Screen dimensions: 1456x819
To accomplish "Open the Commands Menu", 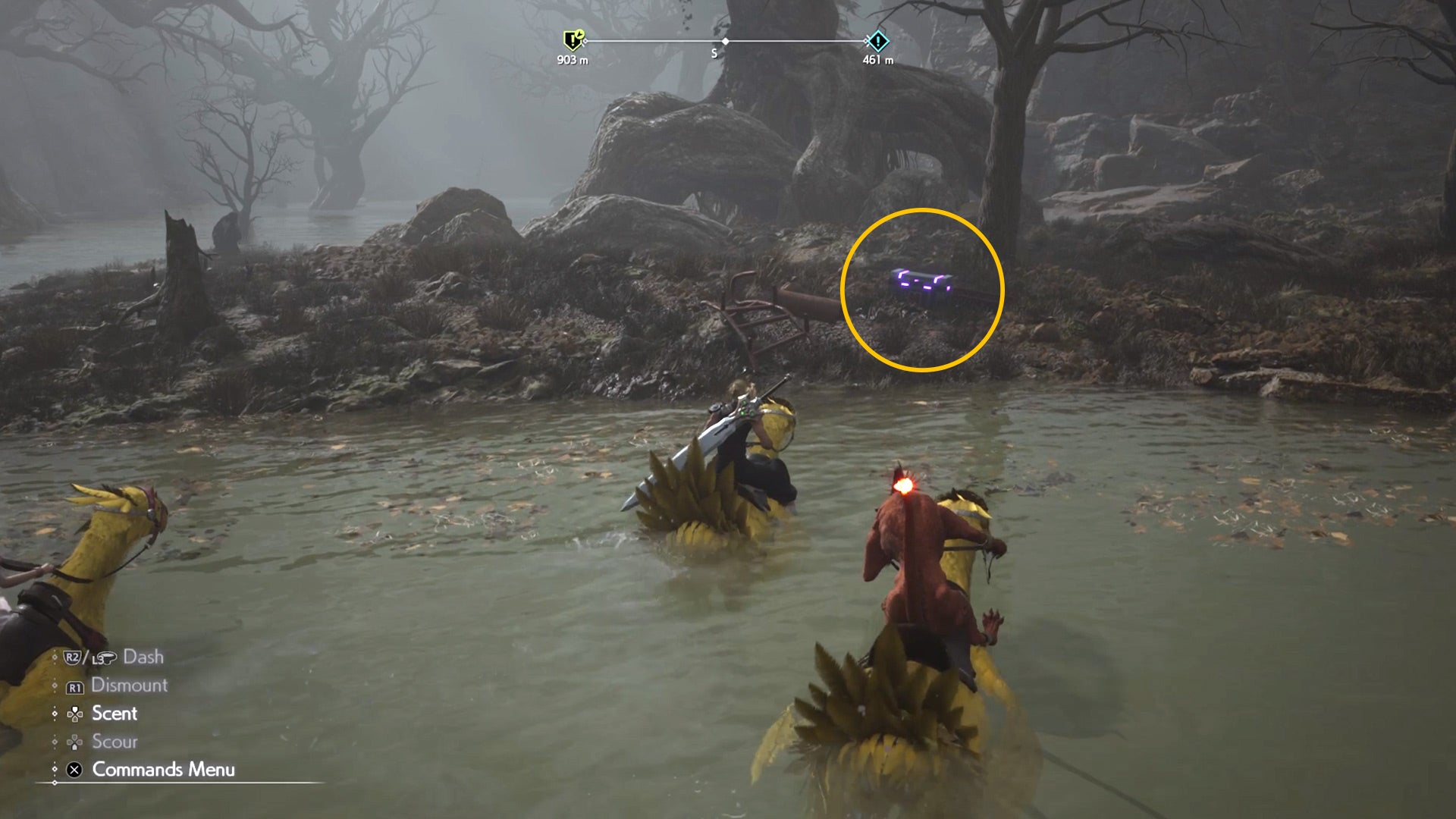I will tap(163, 769).
